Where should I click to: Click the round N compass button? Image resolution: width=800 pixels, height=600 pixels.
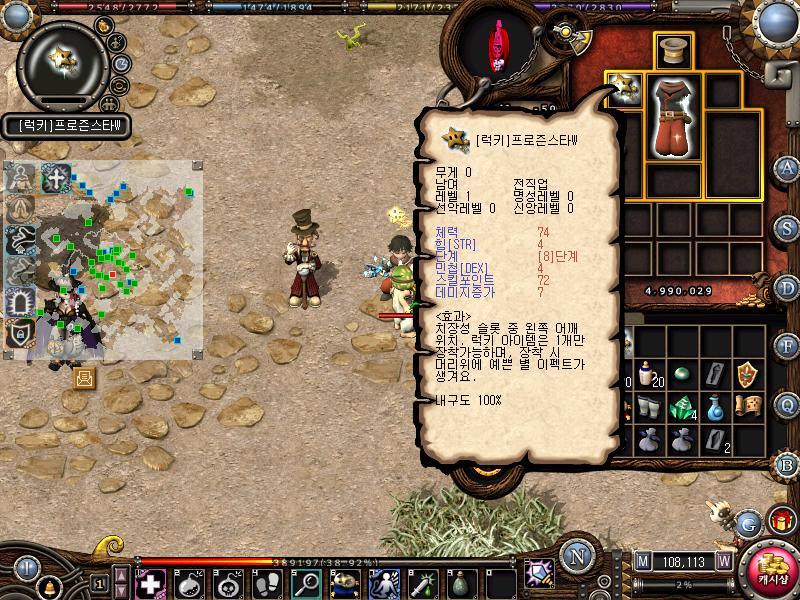[x=575, y=556]
